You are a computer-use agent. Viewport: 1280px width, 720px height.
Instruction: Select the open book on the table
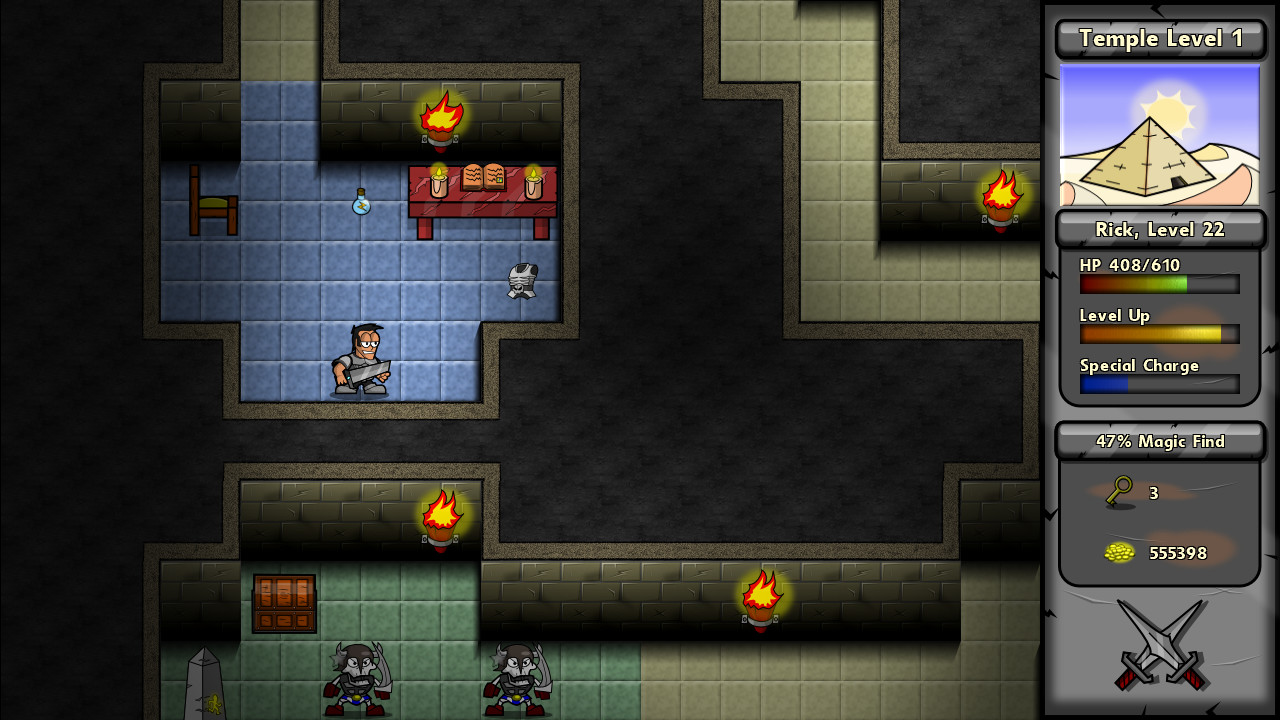coord(483,176)
